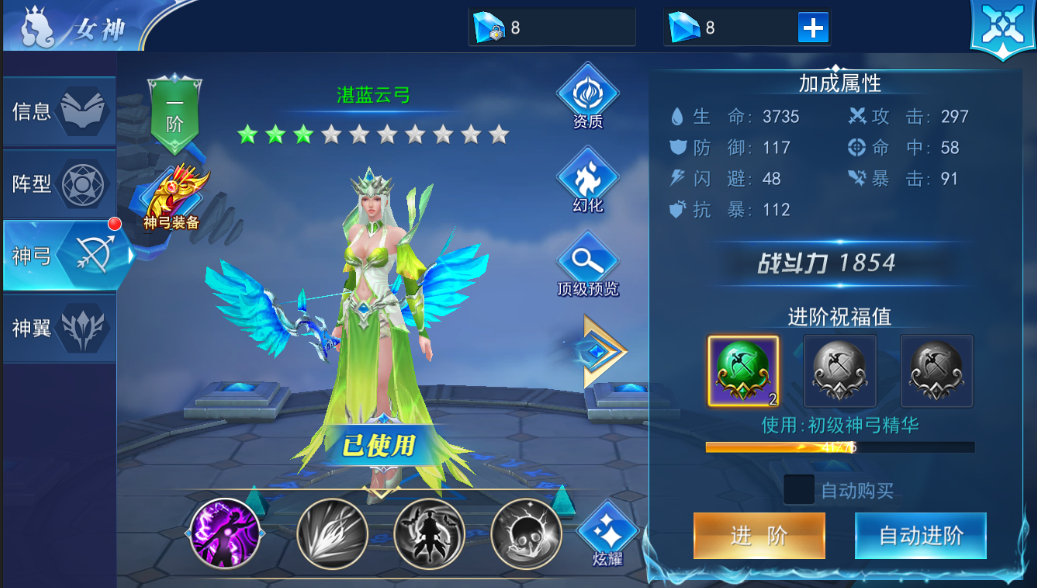The width and height of the screenshot is (1037, 588).
Task: Start 自动进阶 auto advance
Action: 921,535
